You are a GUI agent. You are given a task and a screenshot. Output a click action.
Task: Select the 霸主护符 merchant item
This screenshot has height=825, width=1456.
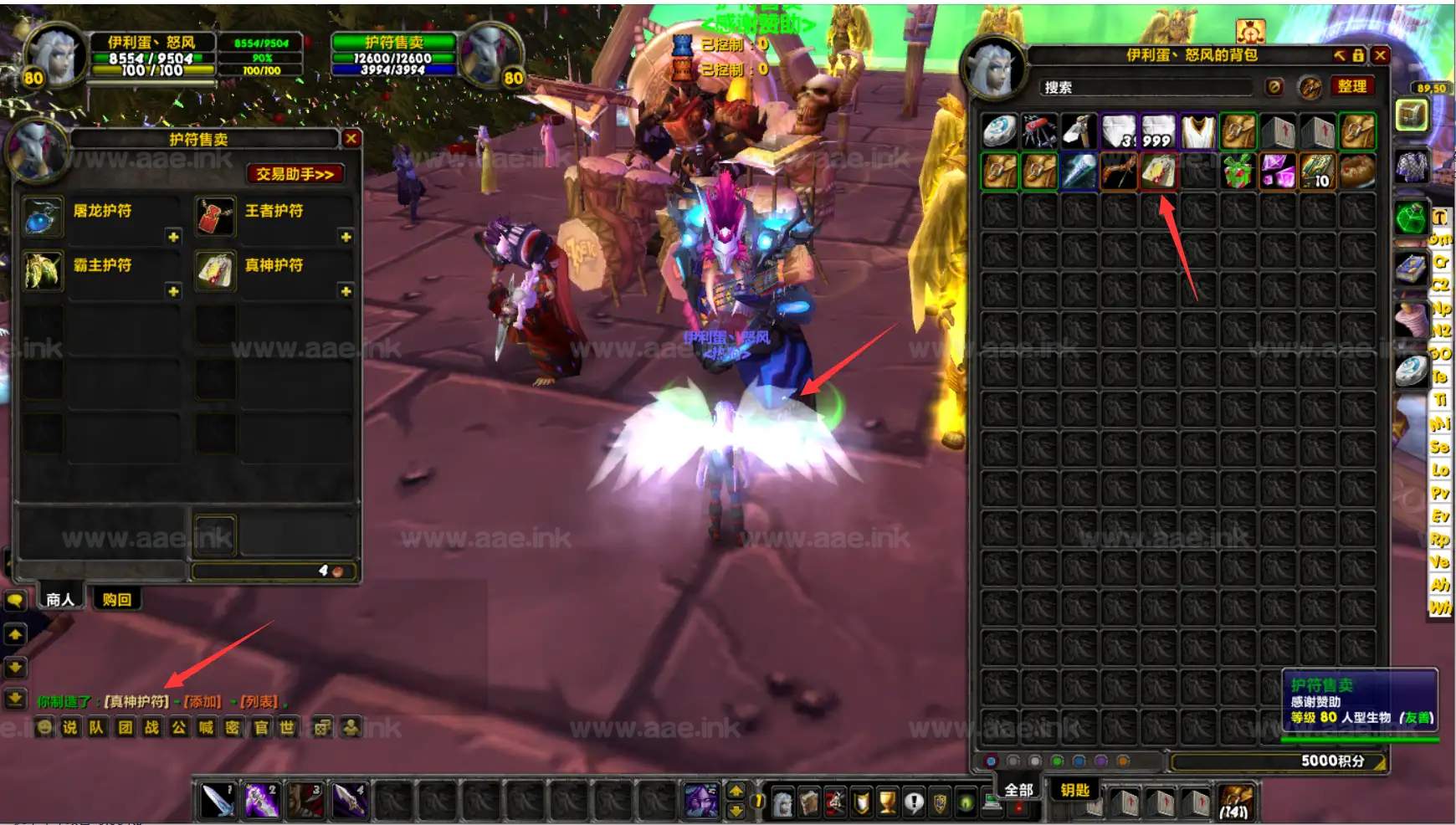coord(43,270)
